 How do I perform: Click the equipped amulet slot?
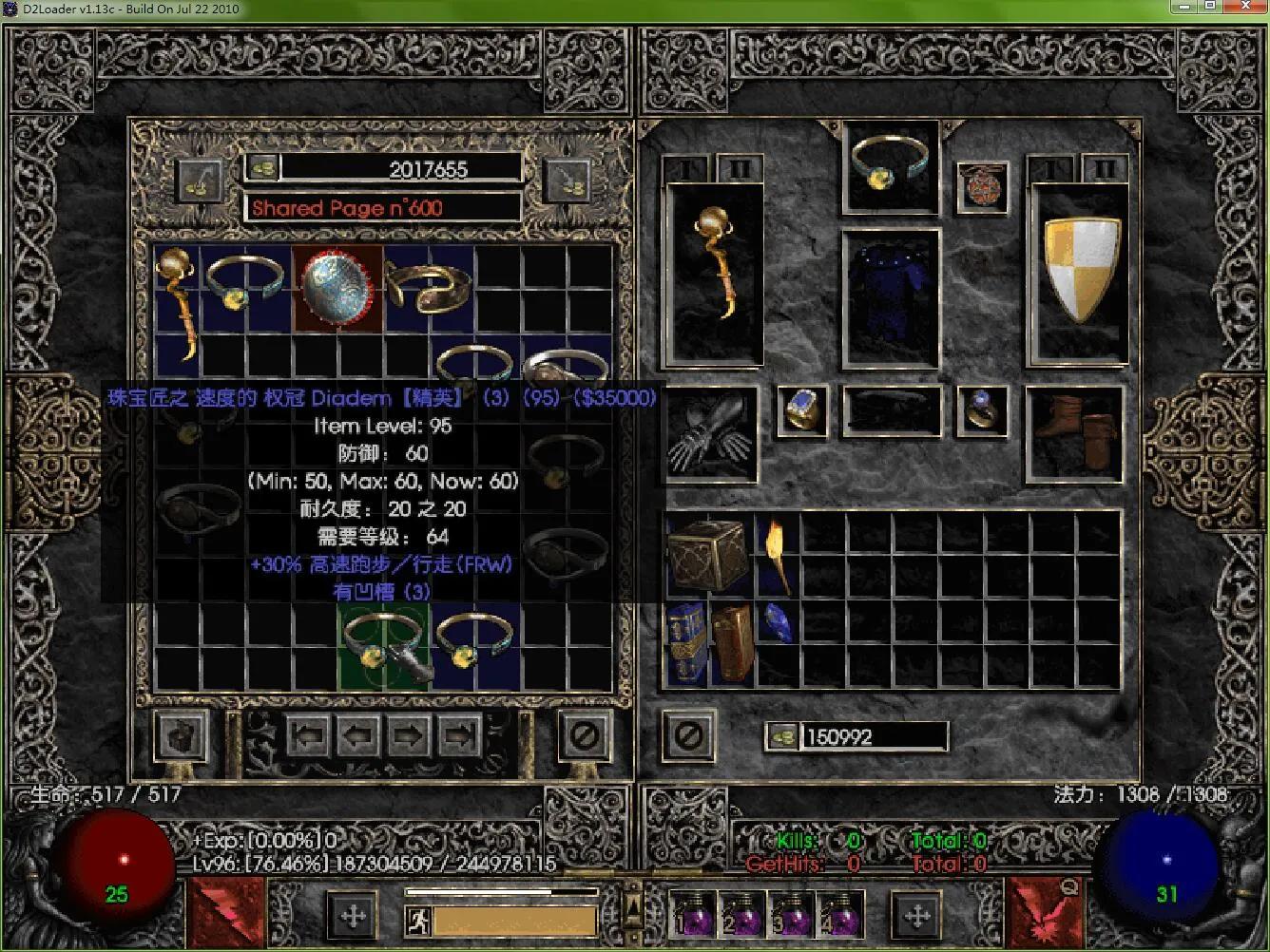coord(981,186)
